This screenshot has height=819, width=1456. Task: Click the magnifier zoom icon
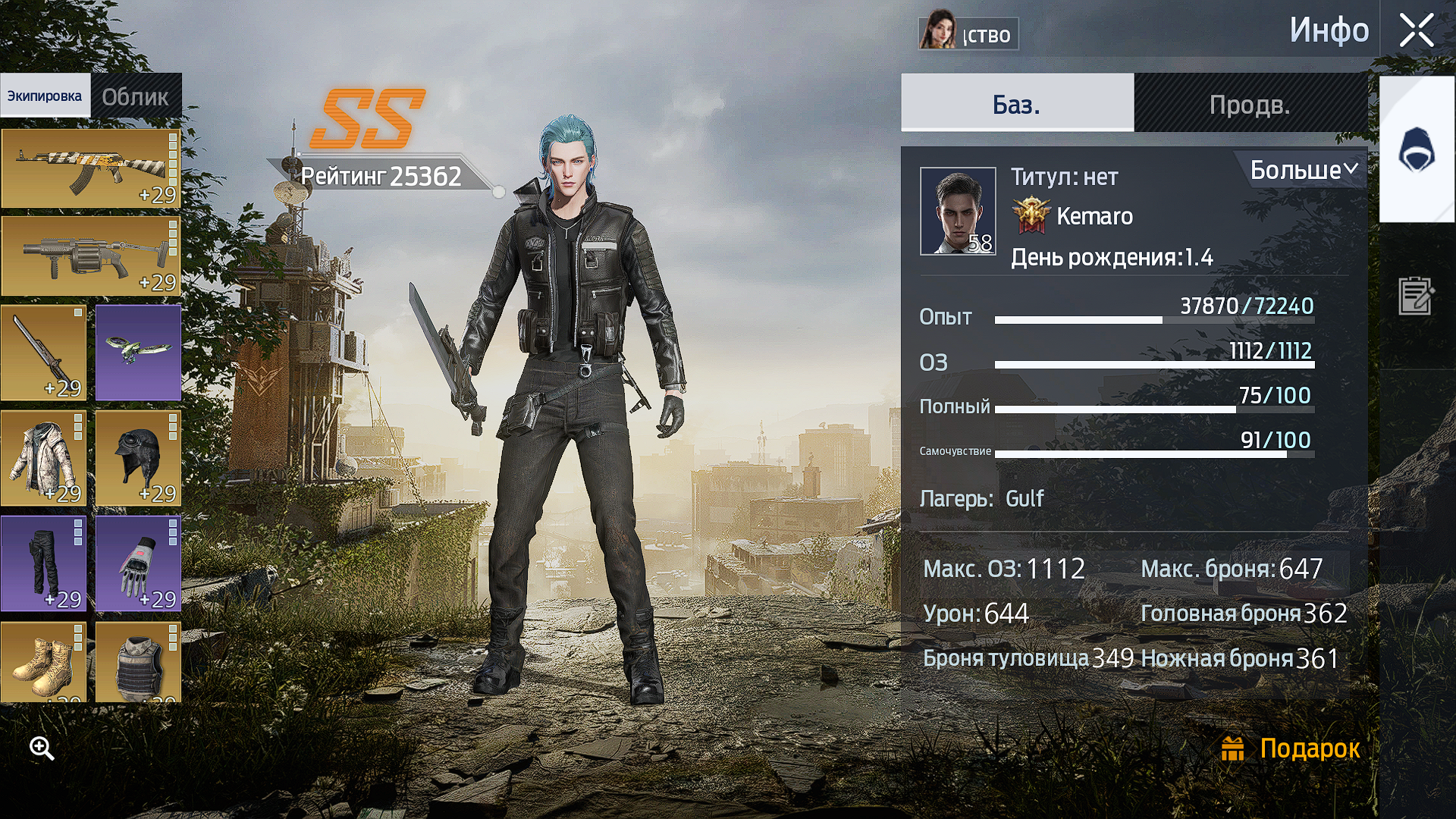[x=42, y=748]
